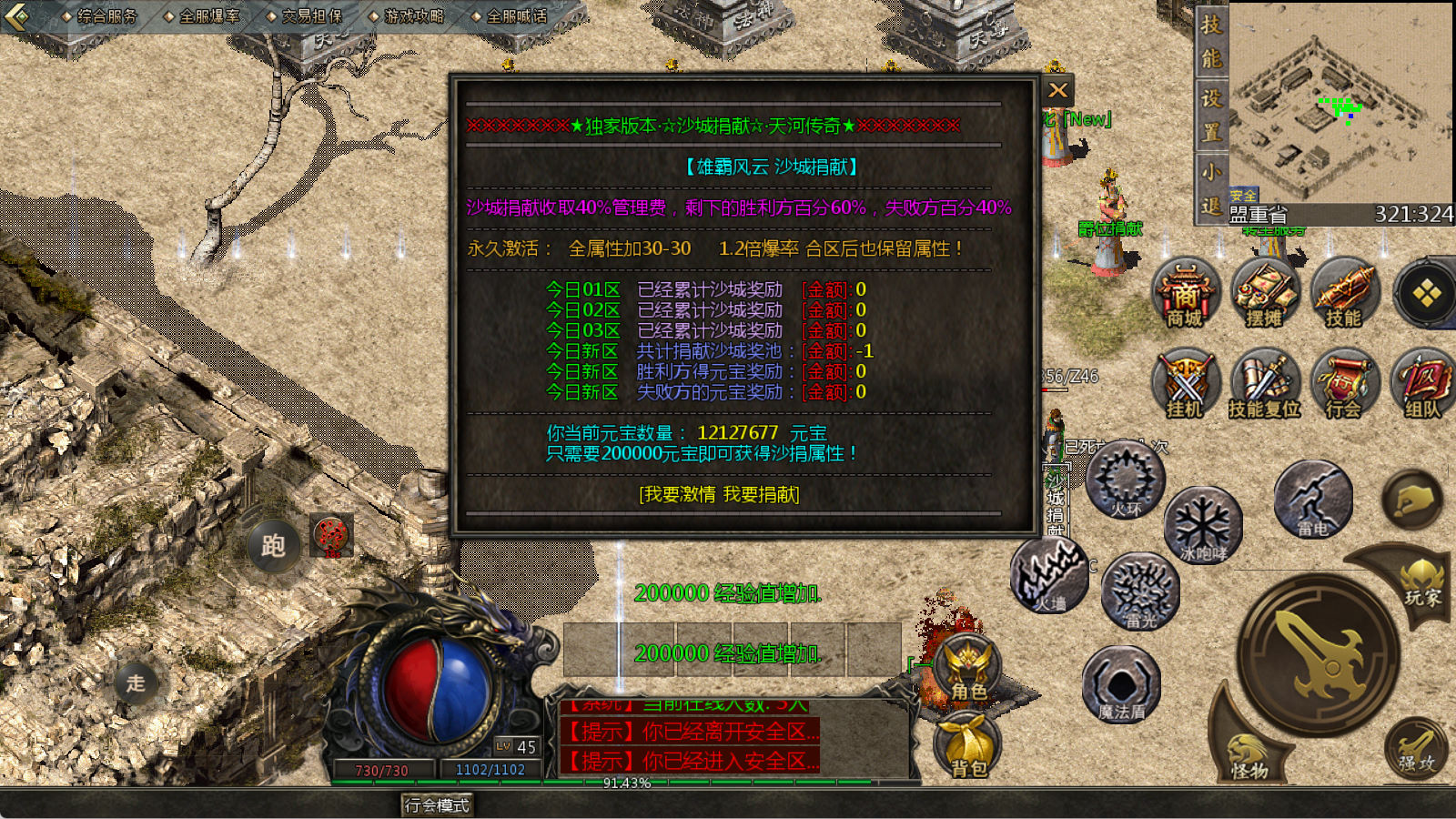Switch to 跑 run mode
This screenshot has height=819, width=1456.
click(x=273, y=545)
